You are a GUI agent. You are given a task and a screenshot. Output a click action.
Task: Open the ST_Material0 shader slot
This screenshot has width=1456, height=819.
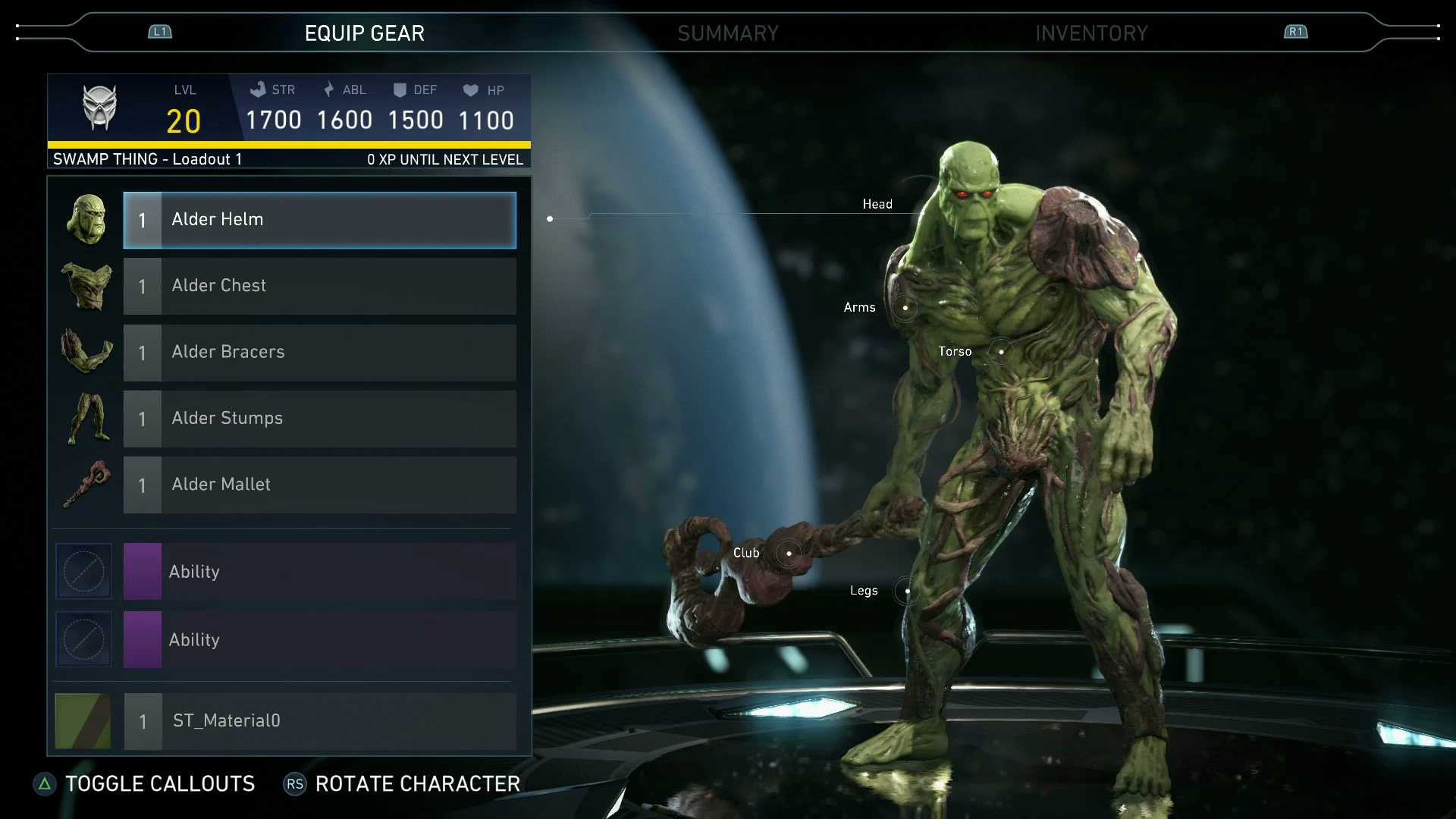319,721
